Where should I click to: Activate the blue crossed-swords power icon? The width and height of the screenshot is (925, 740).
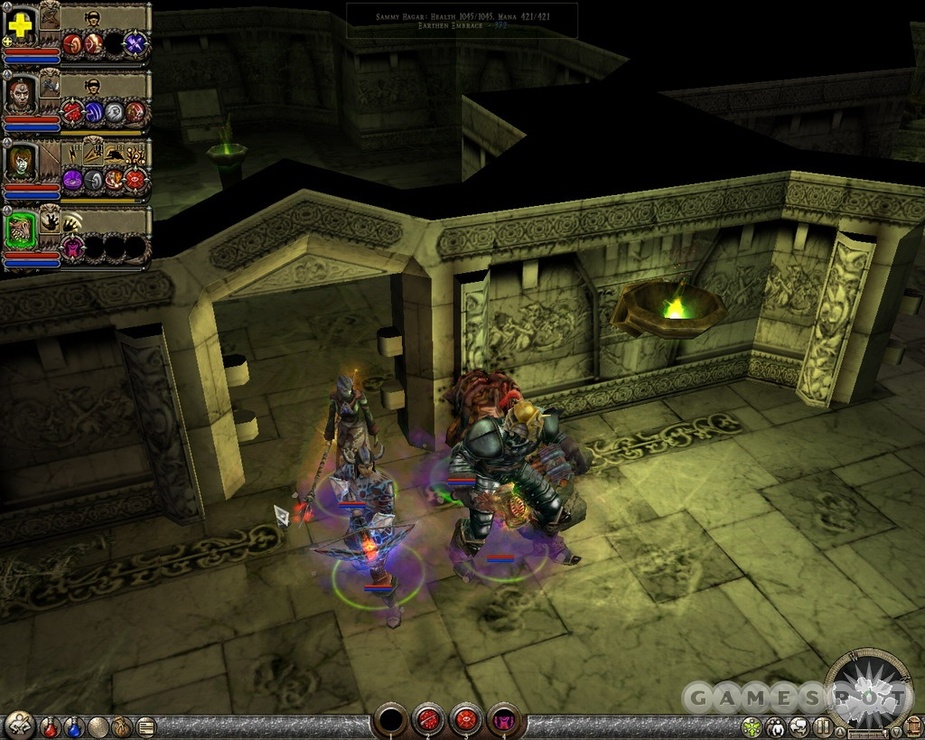point(135,43)
